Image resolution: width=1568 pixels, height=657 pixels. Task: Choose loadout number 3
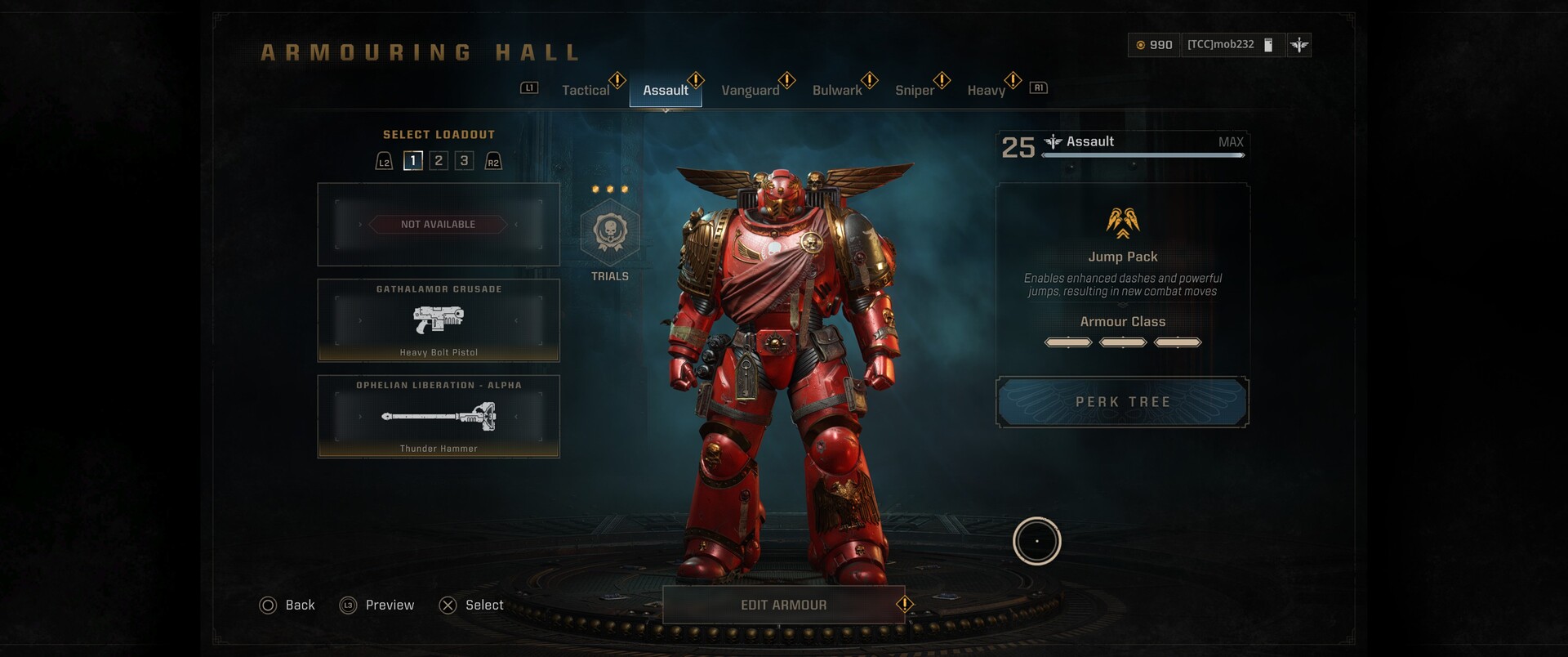[464, 161]
